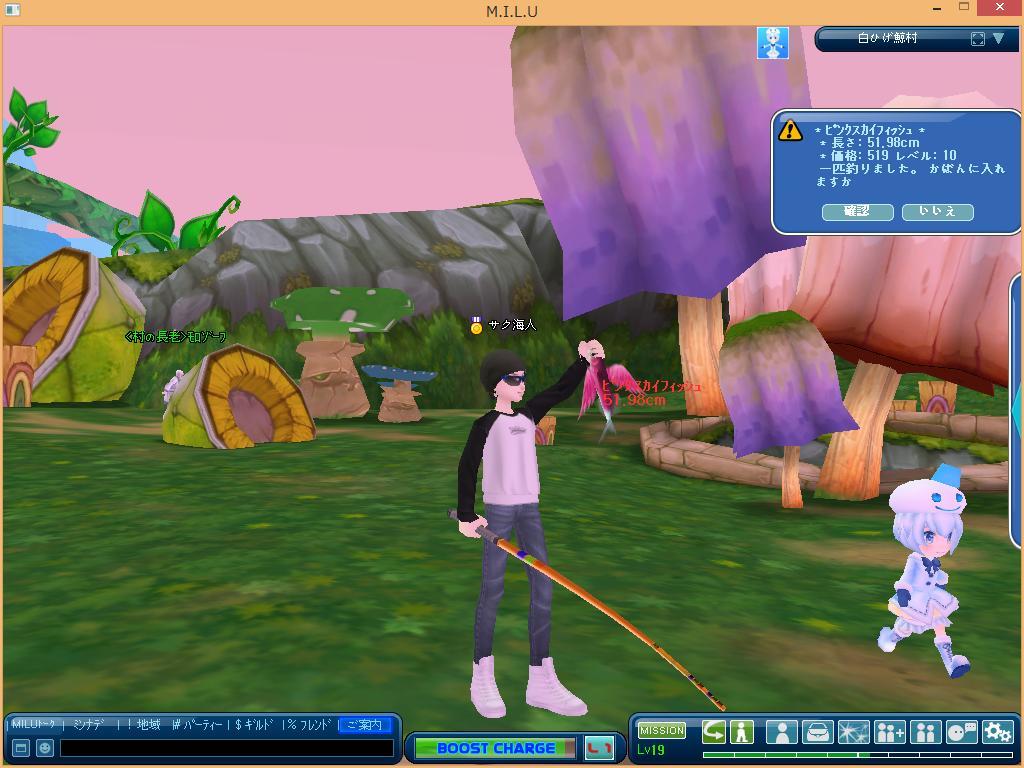This screenshot has height=768, width=1024.
Task: Confirm keeping the fish with 確認
Action: [x=857, y=212]
